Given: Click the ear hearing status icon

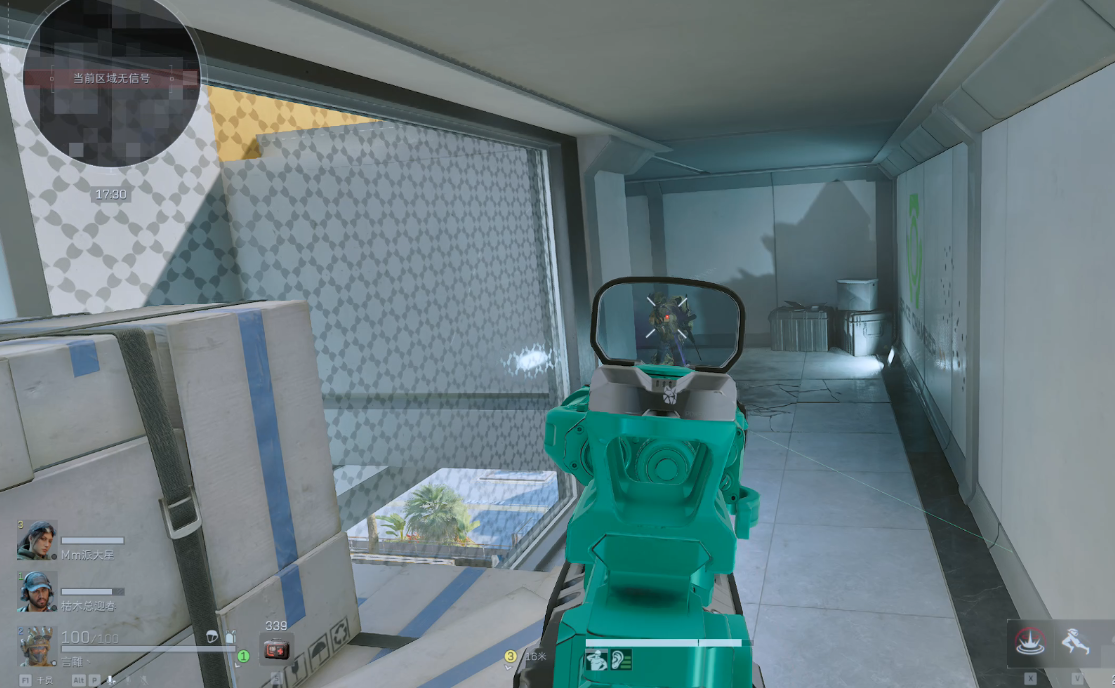Looking at the screenshot, I should (x=622, y=660).
